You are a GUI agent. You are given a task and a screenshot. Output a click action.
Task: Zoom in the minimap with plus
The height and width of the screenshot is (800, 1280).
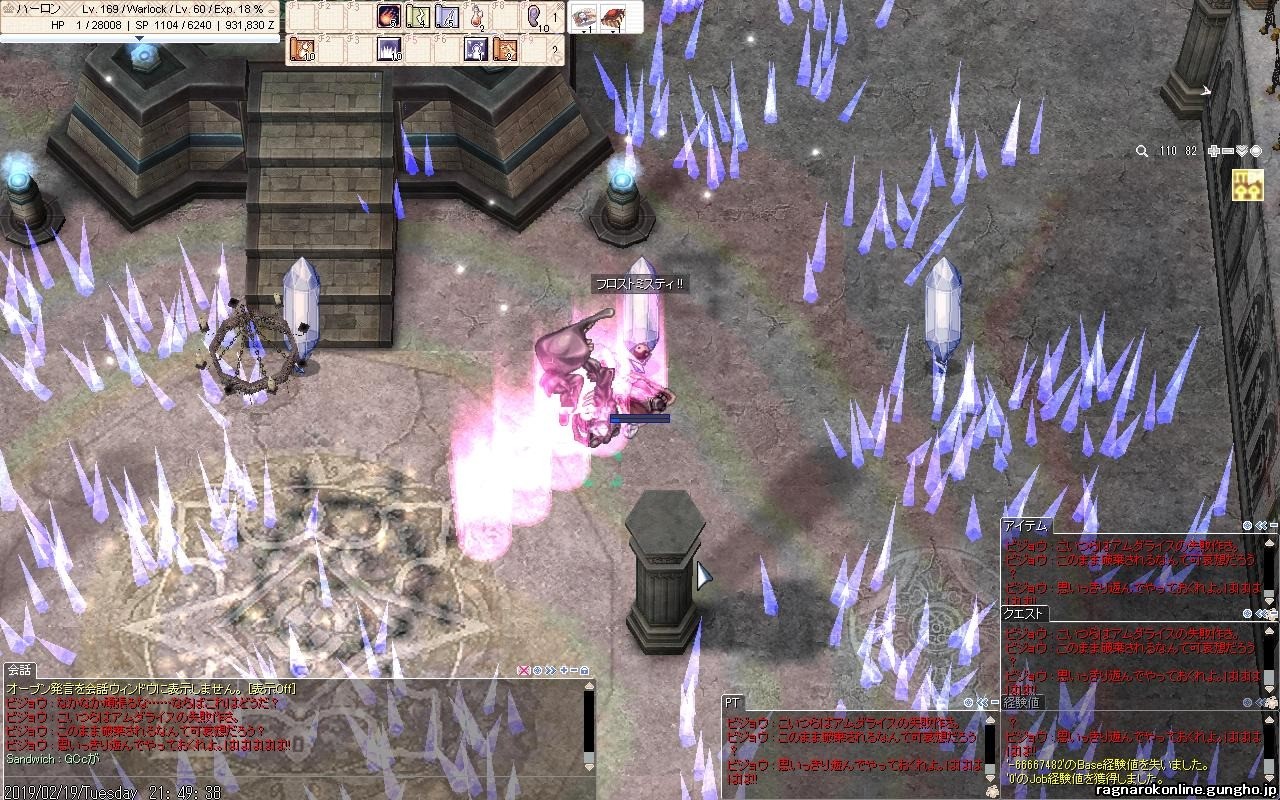pos(1213,151)
